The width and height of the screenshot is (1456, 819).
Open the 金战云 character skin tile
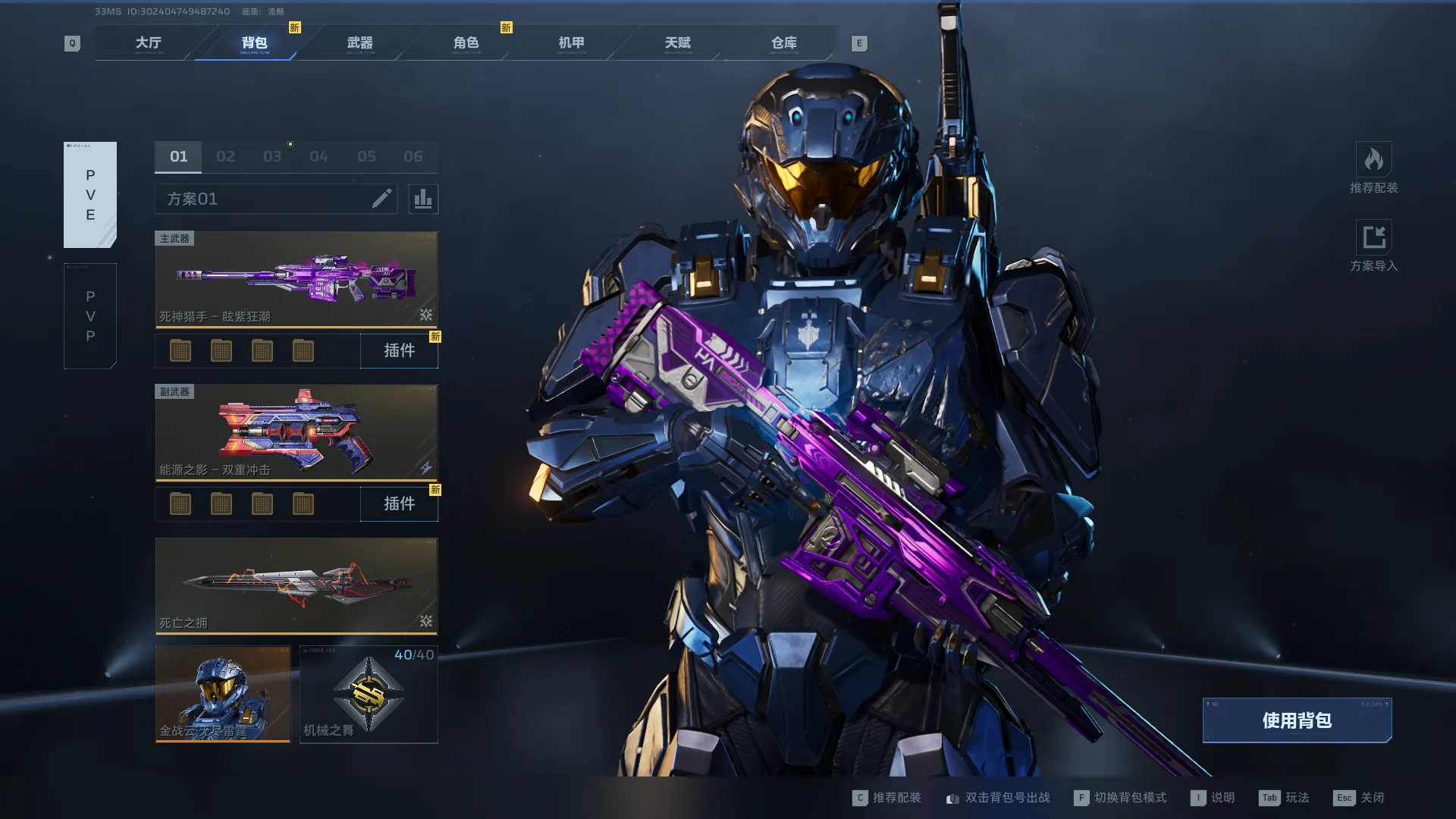pyautogui.click(x=223, y=694)
